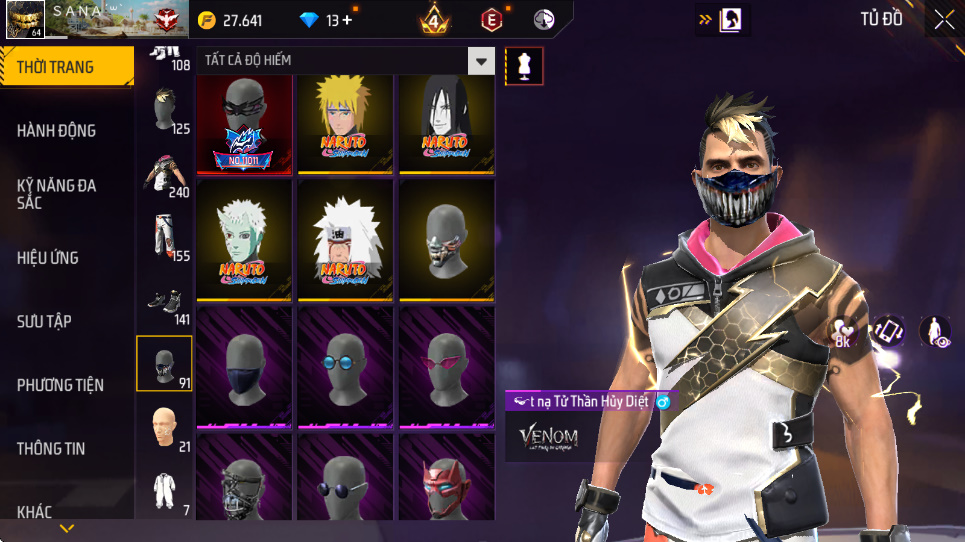965x542 pixels.
Task: Open the rank badge numbered 4
Action: tap(434, 20)
